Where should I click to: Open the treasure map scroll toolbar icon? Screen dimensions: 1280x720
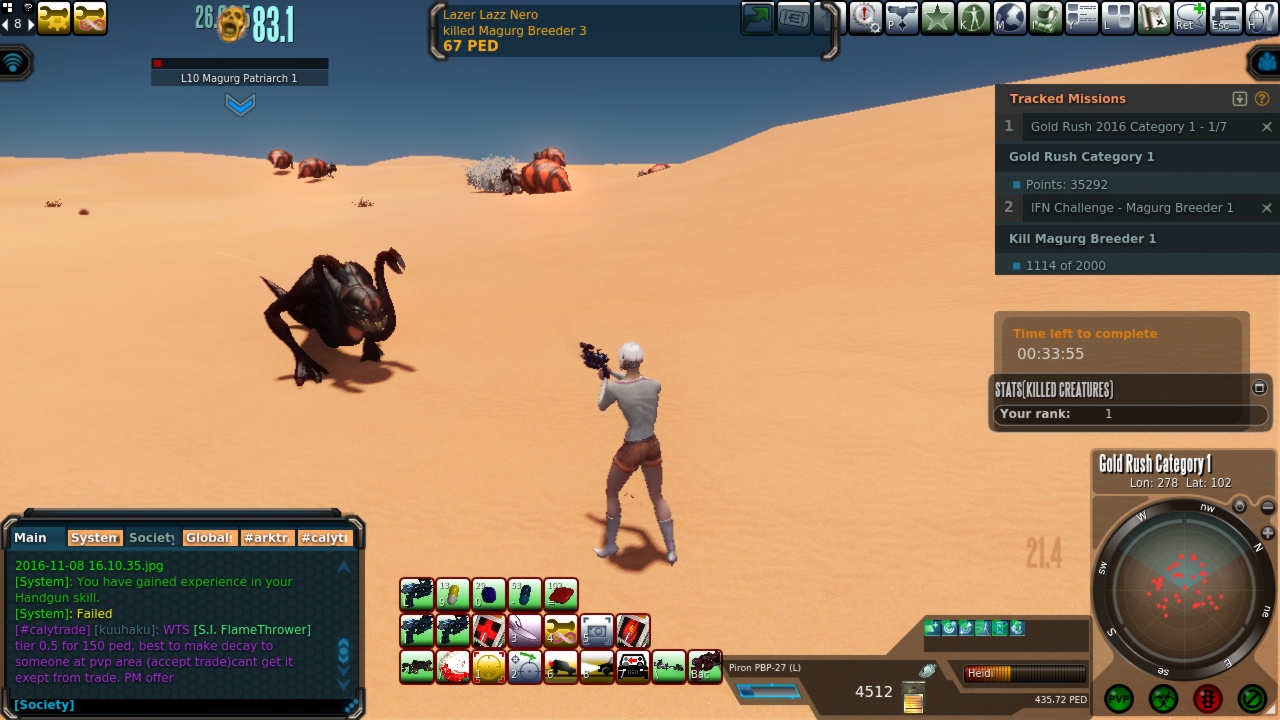(1153, 18)
